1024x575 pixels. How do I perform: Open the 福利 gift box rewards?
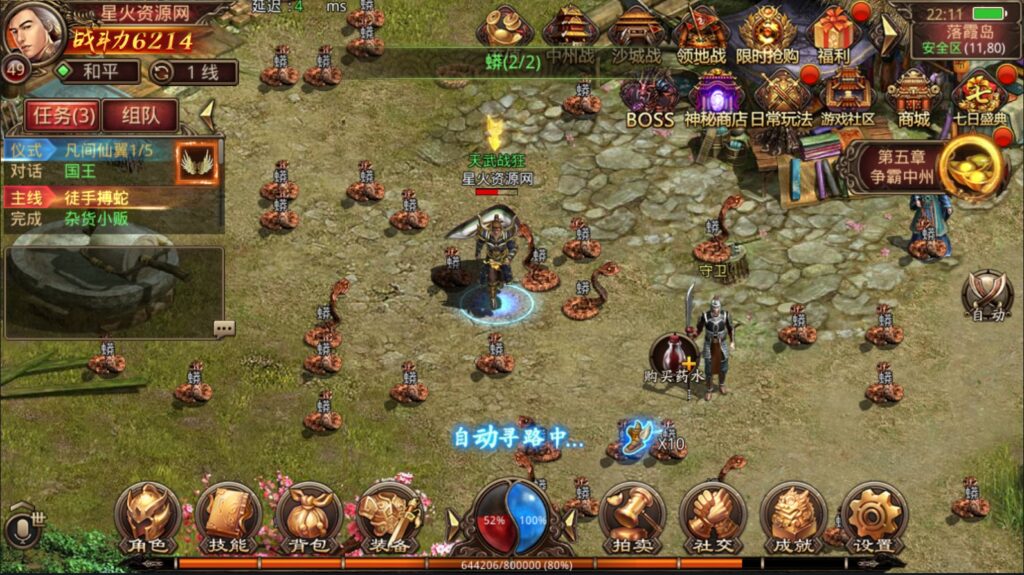[x=832, y=33]
